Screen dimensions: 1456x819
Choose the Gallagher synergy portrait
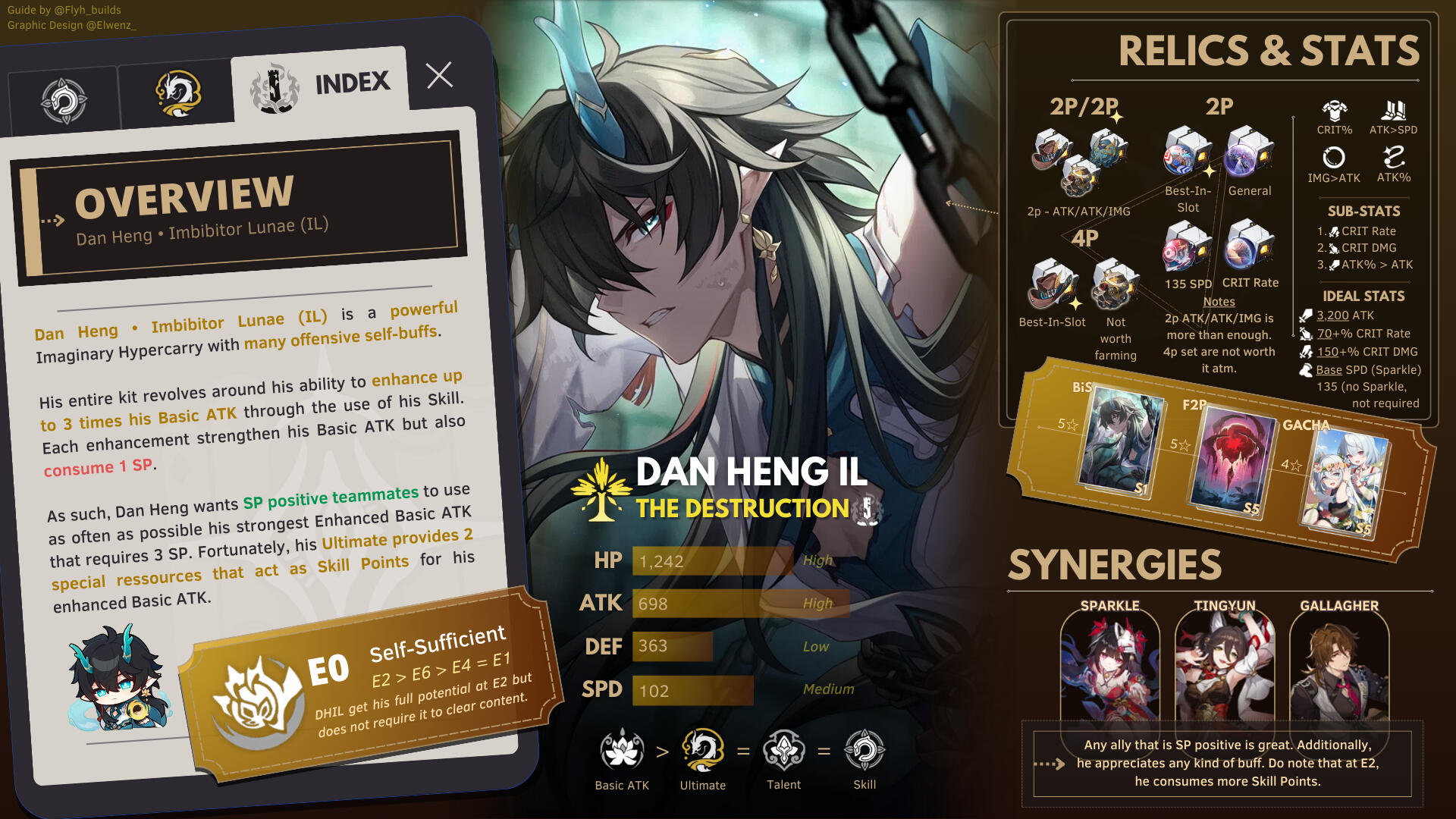[1339, 667]
